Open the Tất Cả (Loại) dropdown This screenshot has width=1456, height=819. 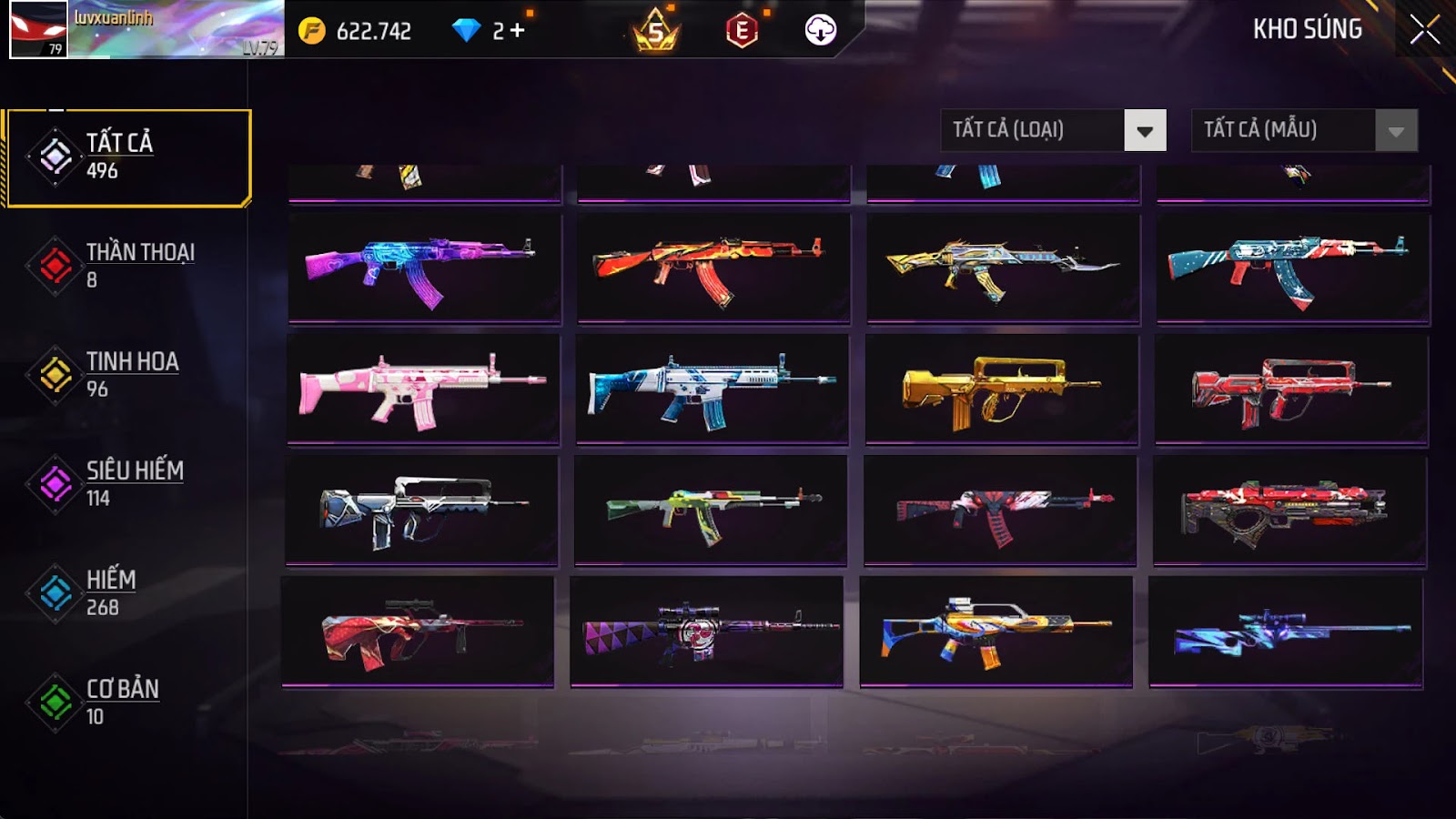click(1144, 130)
